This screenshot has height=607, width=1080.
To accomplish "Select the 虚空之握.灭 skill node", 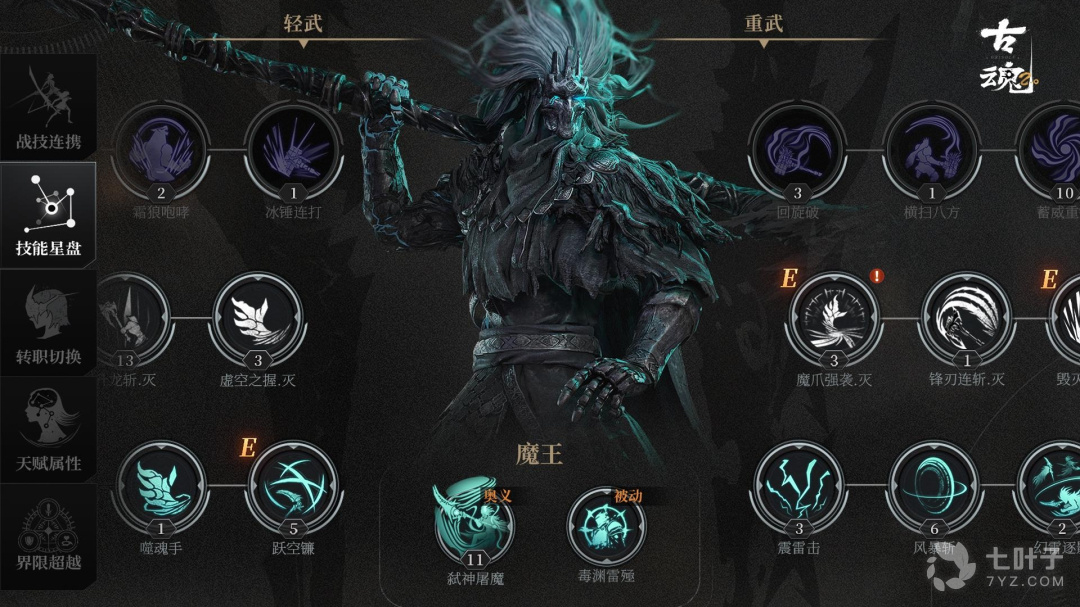I will click(257, 320).
